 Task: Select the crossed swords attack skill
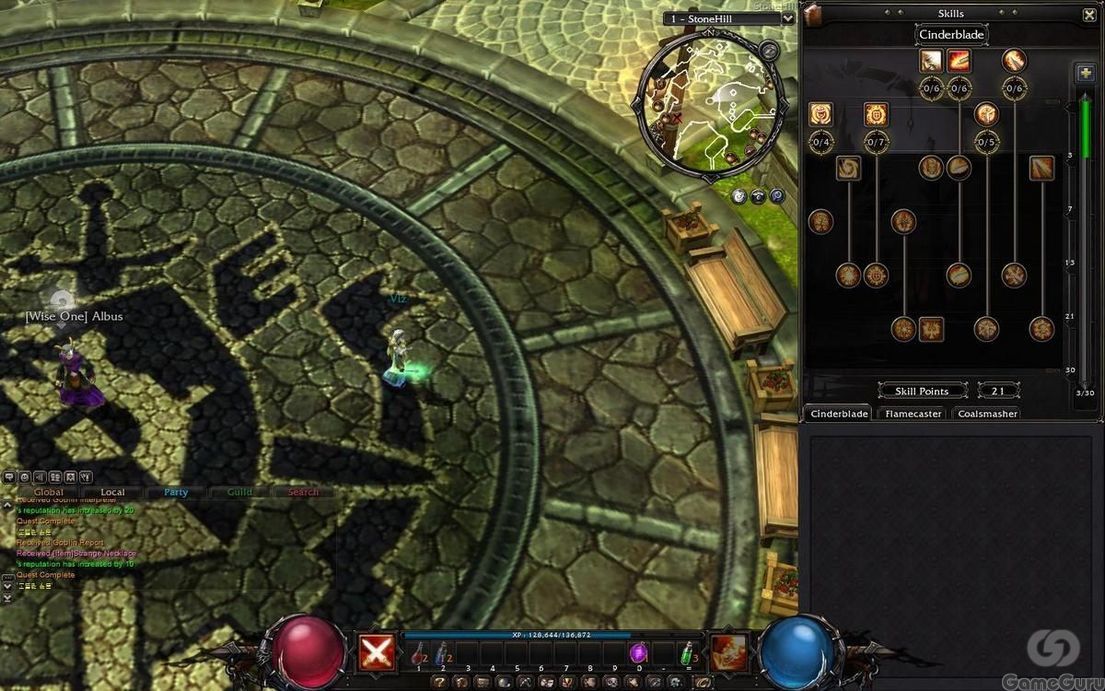(376, 651)
